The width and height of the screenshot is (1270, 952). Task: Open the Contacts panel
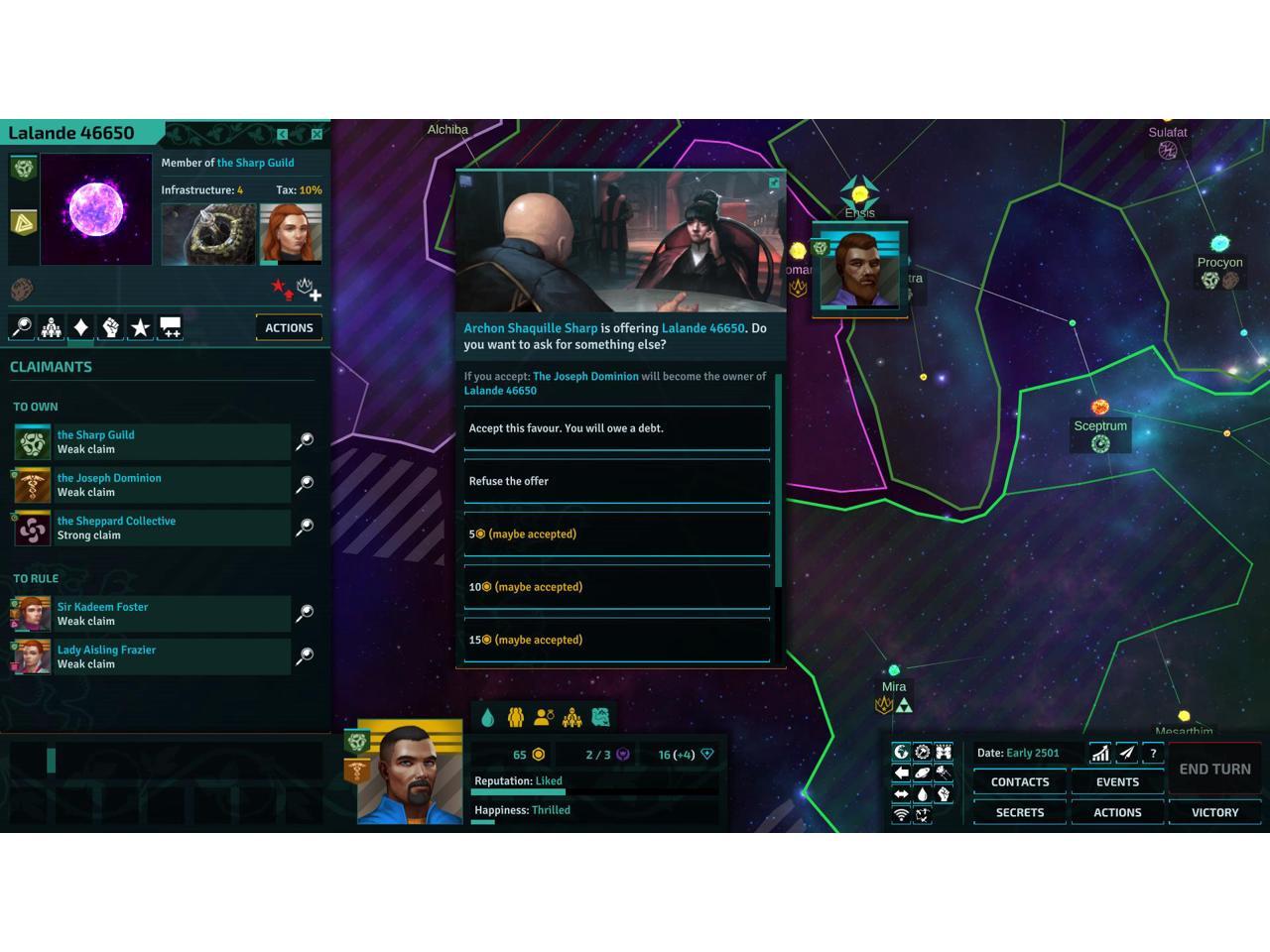click(x=1019, y=782)
